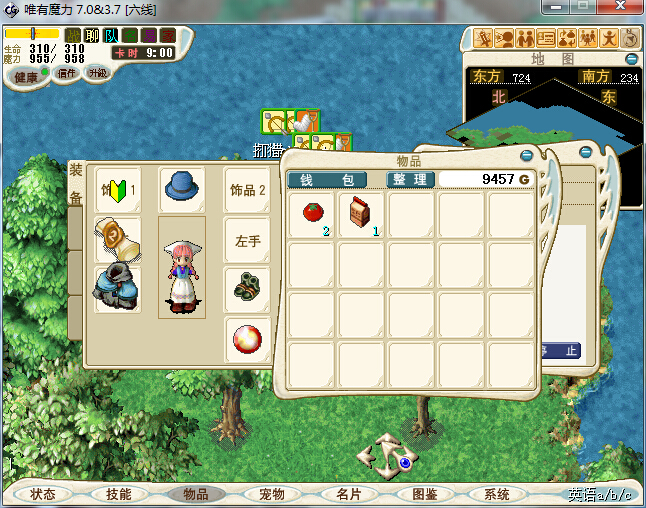646x508 pixels.
Task: Open the 系统 system menu
Action: pos(497,494)
